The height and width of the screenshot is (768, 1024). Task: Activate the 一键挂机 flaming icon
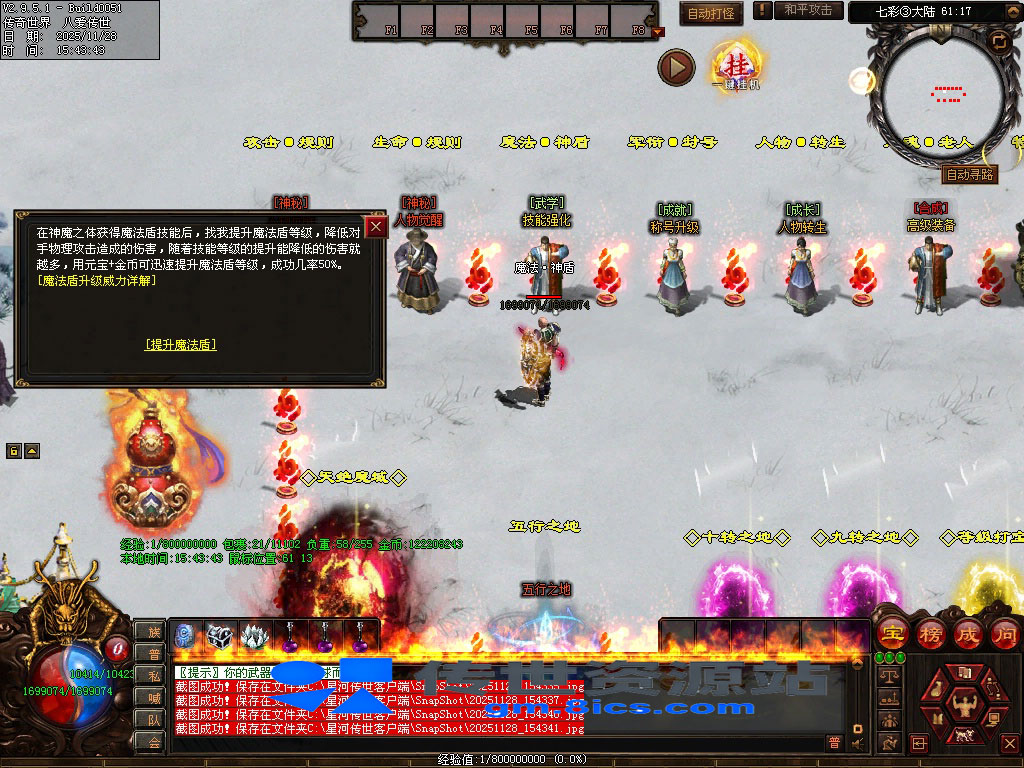[736, 66]
